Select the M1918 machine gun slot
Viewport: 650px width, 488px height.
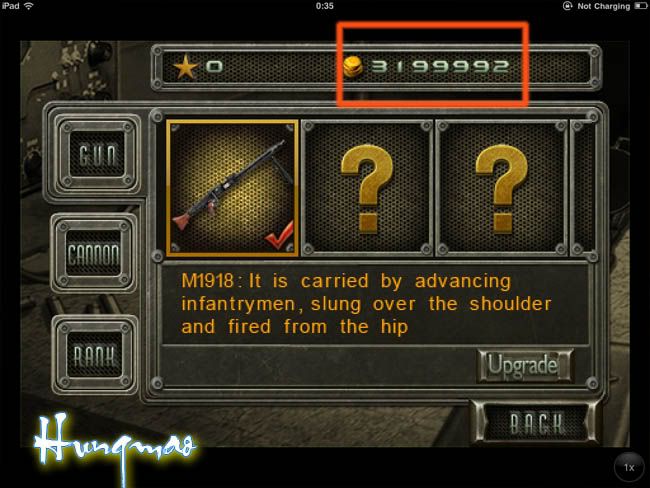(232, 187)
